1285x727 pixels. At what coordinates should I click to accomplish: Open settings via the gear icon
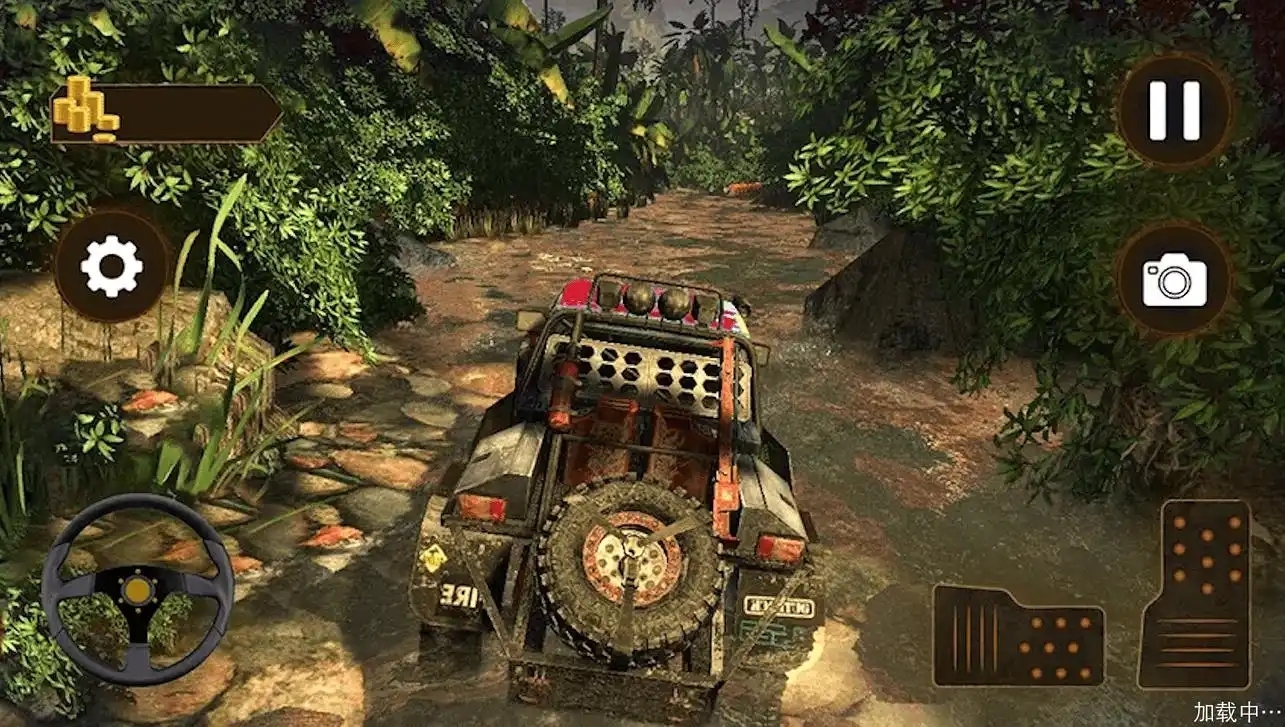pos(111,266)
